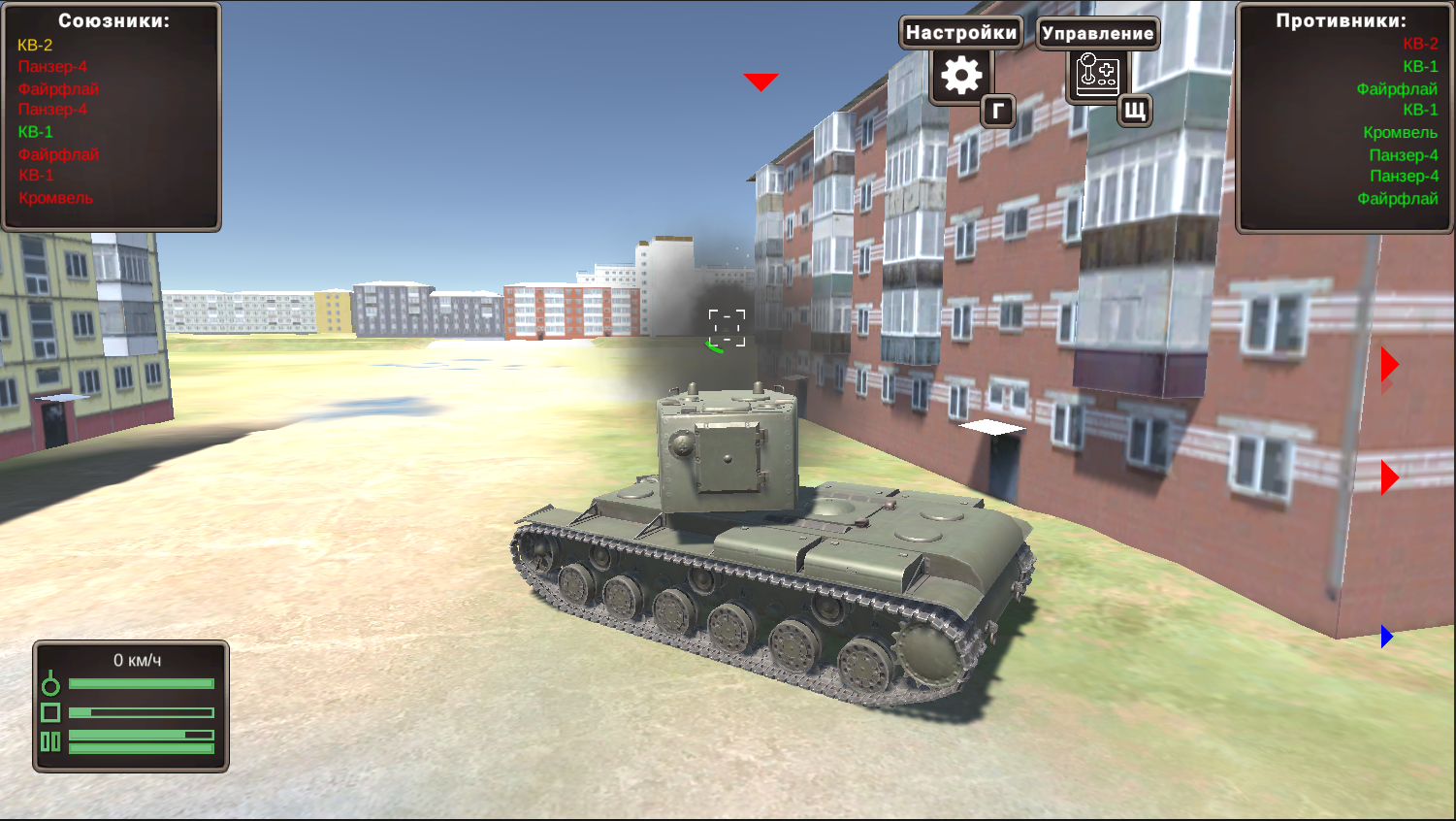Click the Г hotkey badge below the gear
The width and height of the screenshot is (1456, 821).
(x=997, y=112)
